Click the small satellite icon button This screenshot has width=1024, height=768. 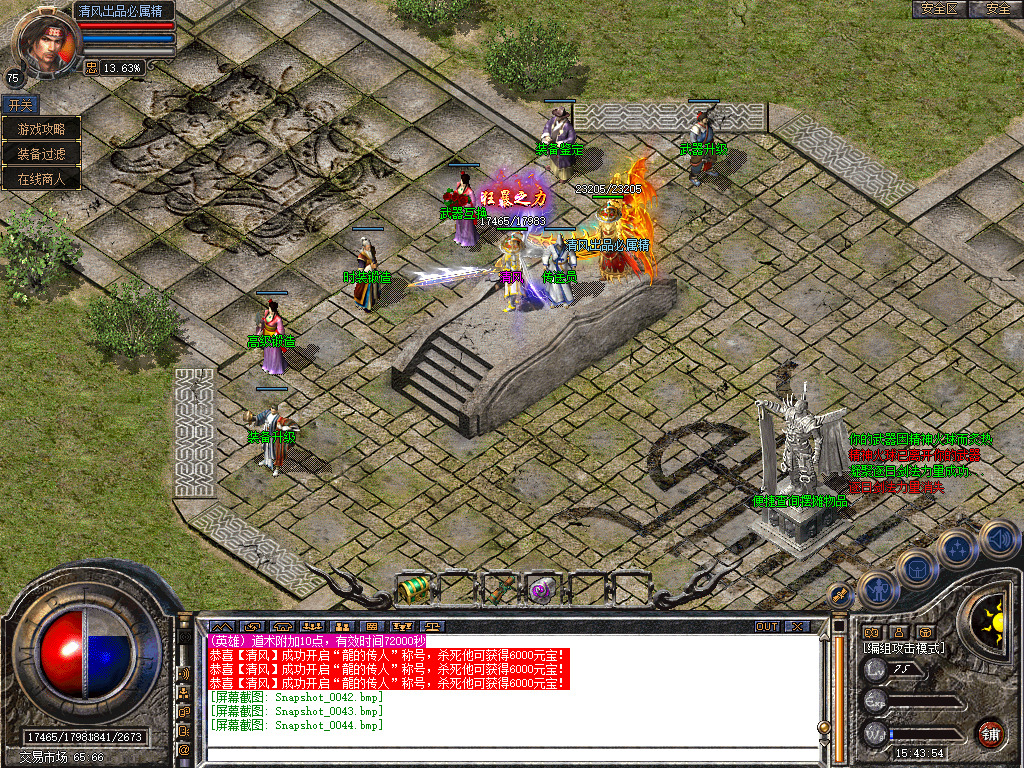click(842, 594)
